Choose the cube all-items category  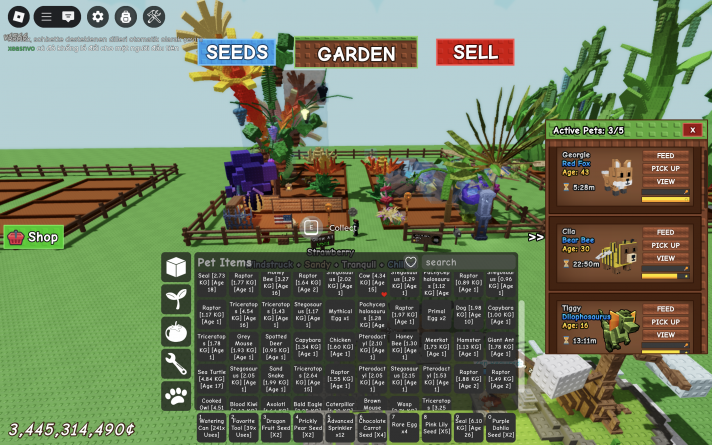[176, 267]
